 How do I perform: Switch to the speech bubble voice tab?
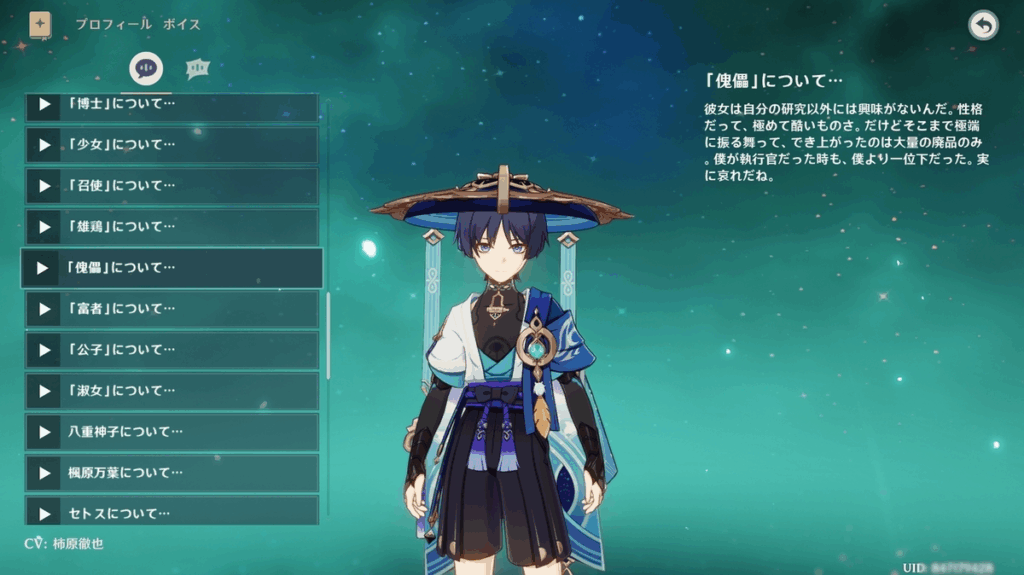[x=147, y=68]
